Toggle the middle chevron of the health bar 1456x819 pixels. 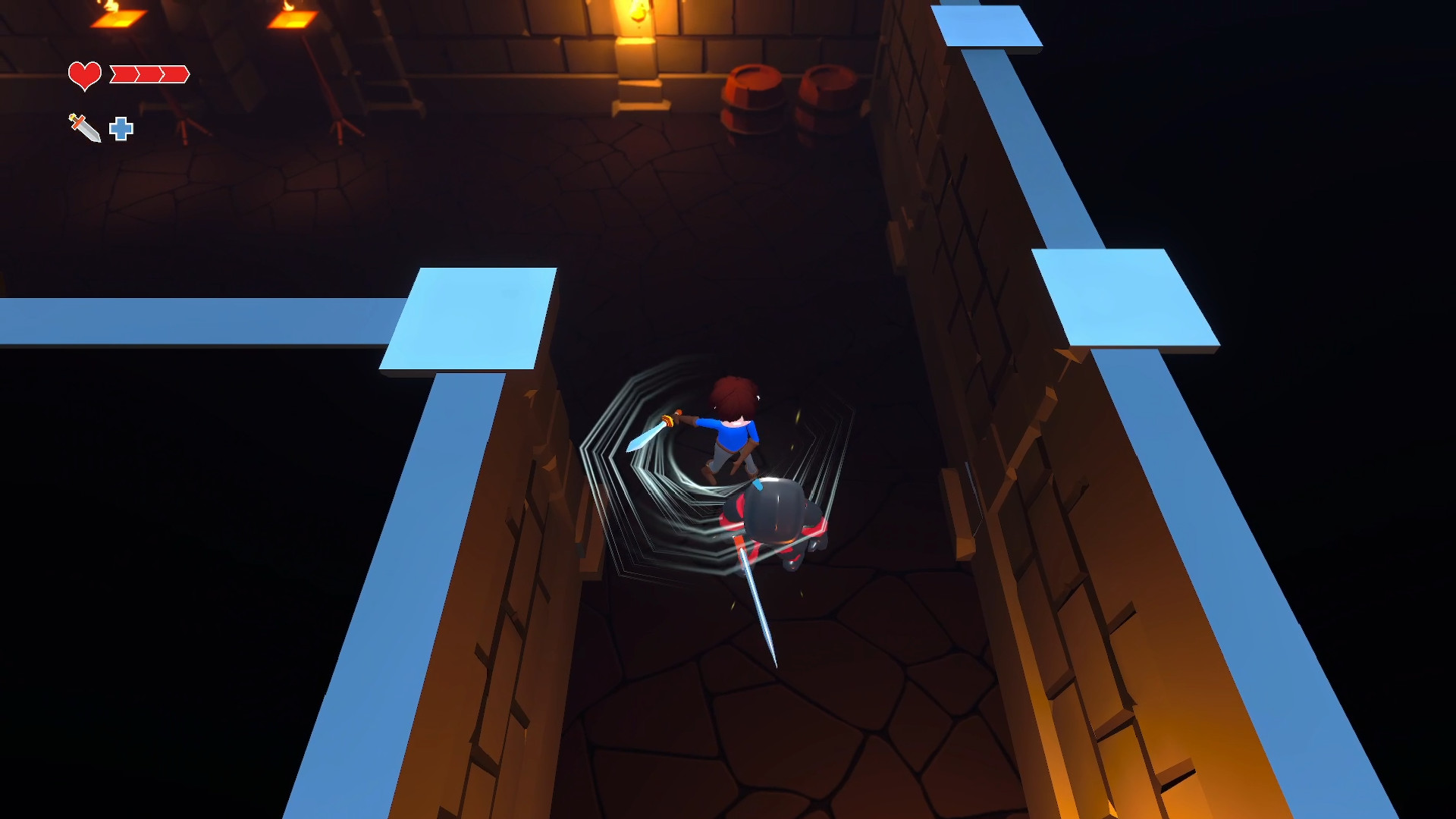[x=148, y=74]
